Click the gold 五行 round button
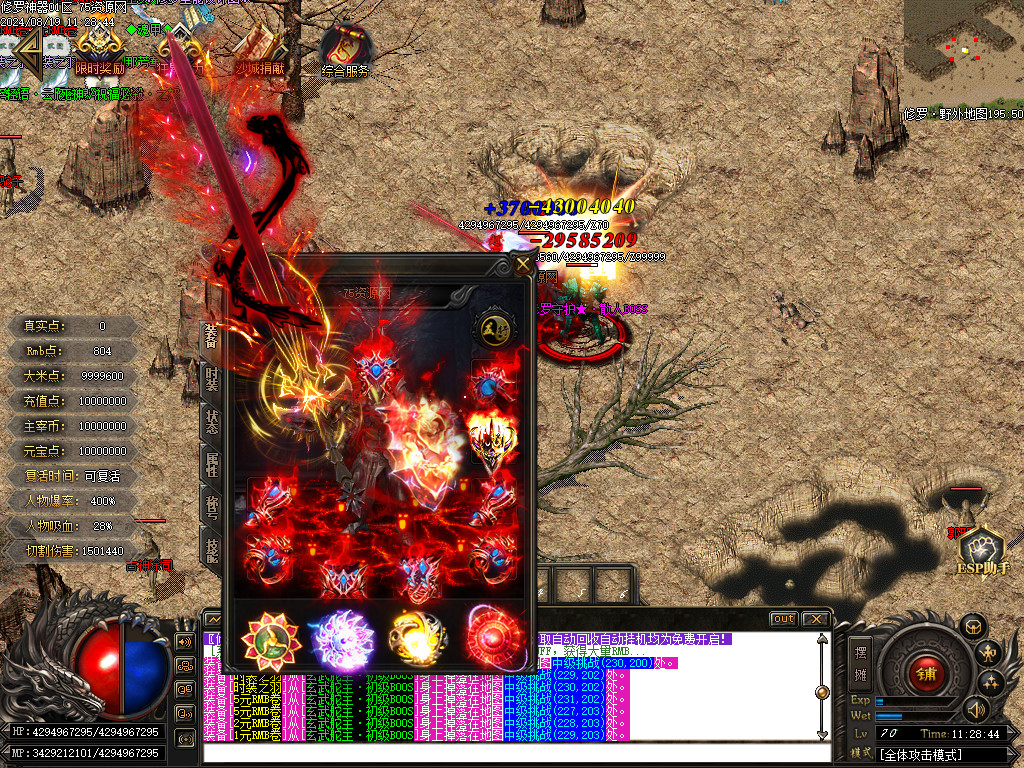The width and height of the screenshot is (1024, 768). pos(490,329)
